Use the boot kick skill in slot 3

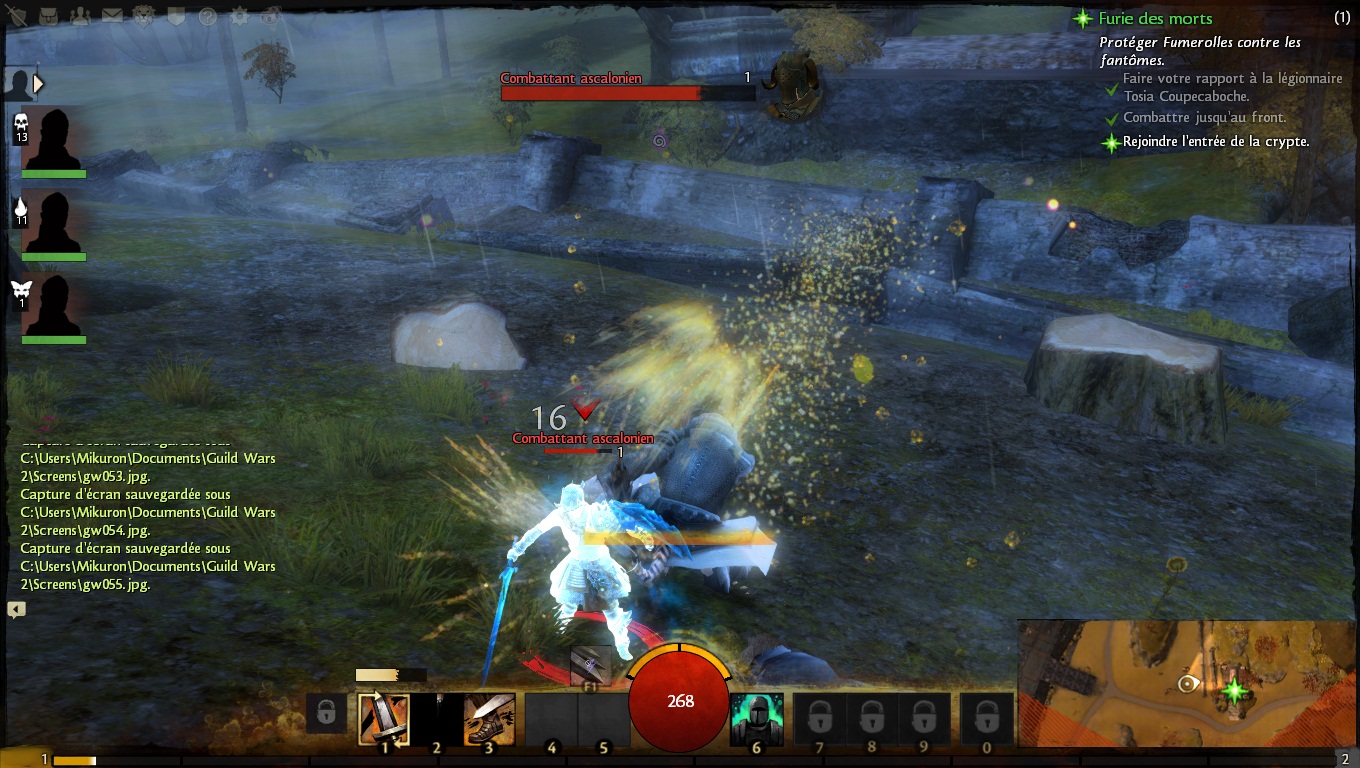click(x=490, y=719)
